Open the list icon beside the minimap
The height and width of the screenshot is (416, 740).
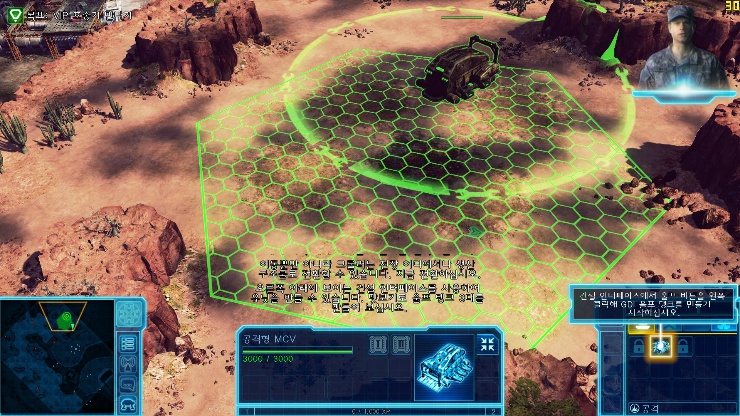tap(128, 343)
